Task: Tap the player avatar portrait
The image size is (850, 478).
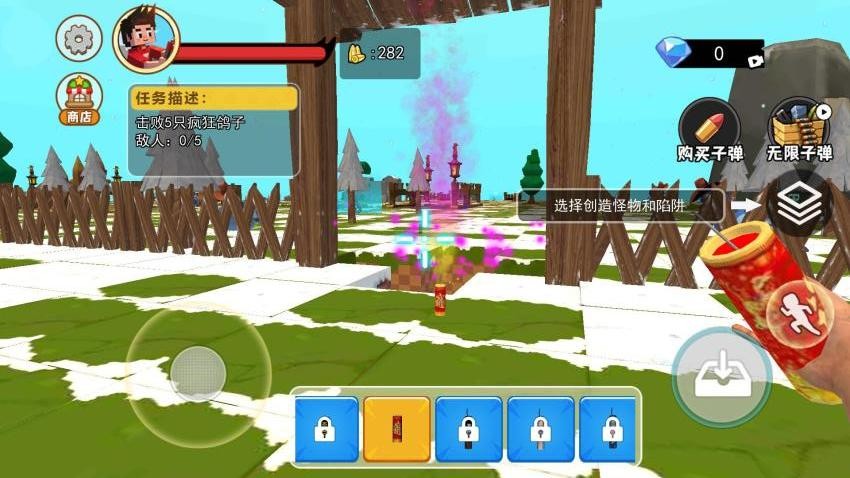Action: click(x=145, y=40)
